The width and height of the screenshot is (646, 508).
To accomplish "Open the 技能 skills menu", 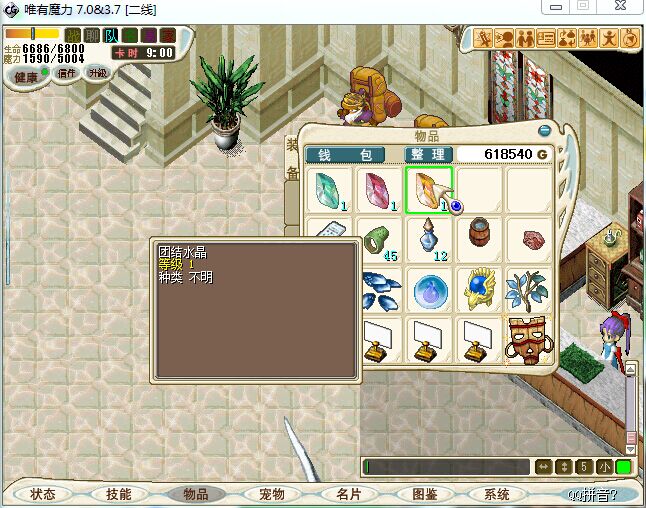I will (x=119, y=494).
